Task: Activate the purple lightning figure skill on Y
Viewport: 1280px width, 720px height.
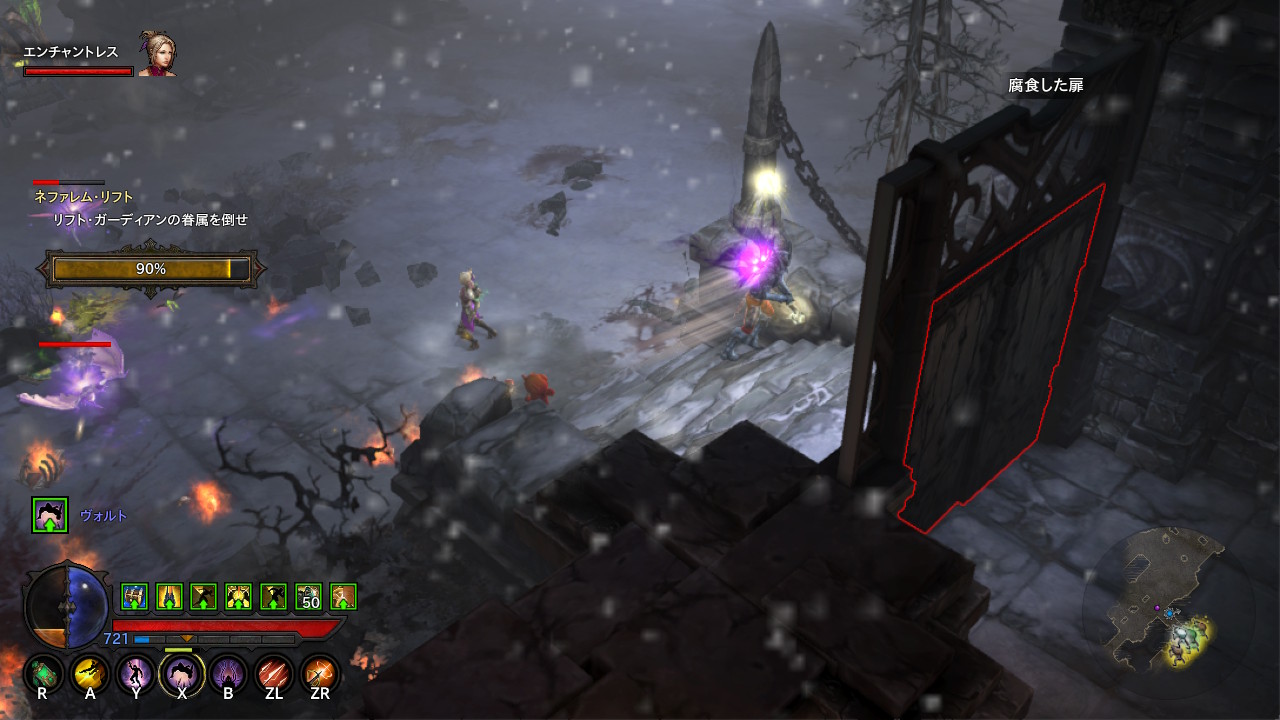Action: [x=136, y=673]
